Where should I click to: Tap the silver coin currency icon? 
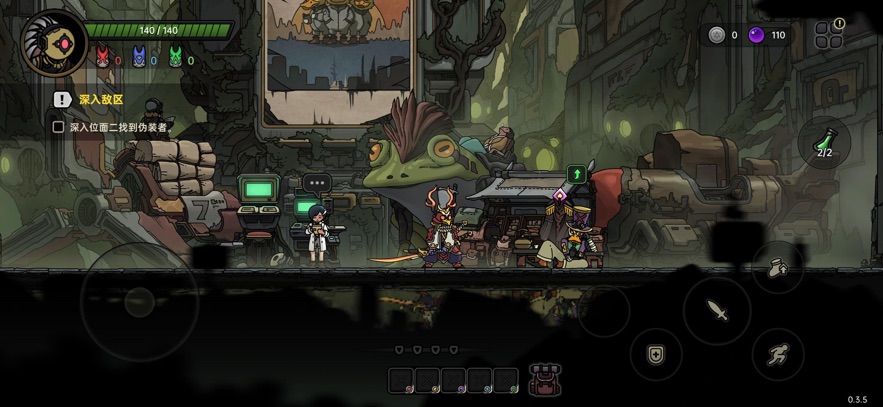point(716,35)
